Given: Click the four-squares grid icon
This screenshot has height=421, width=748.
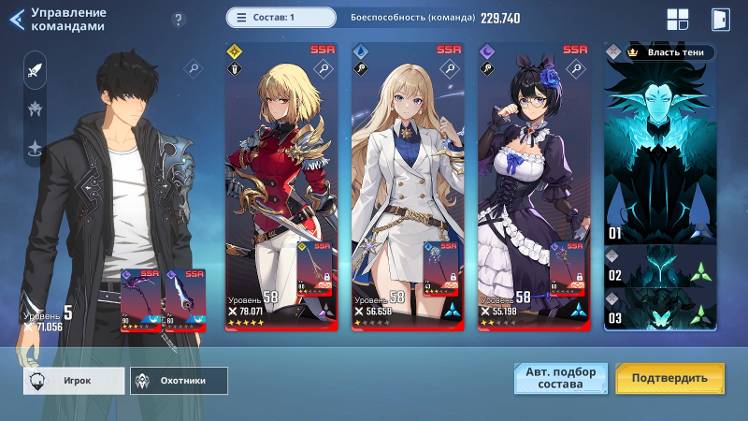Looking at the screenshot, I should pos(678,19).
